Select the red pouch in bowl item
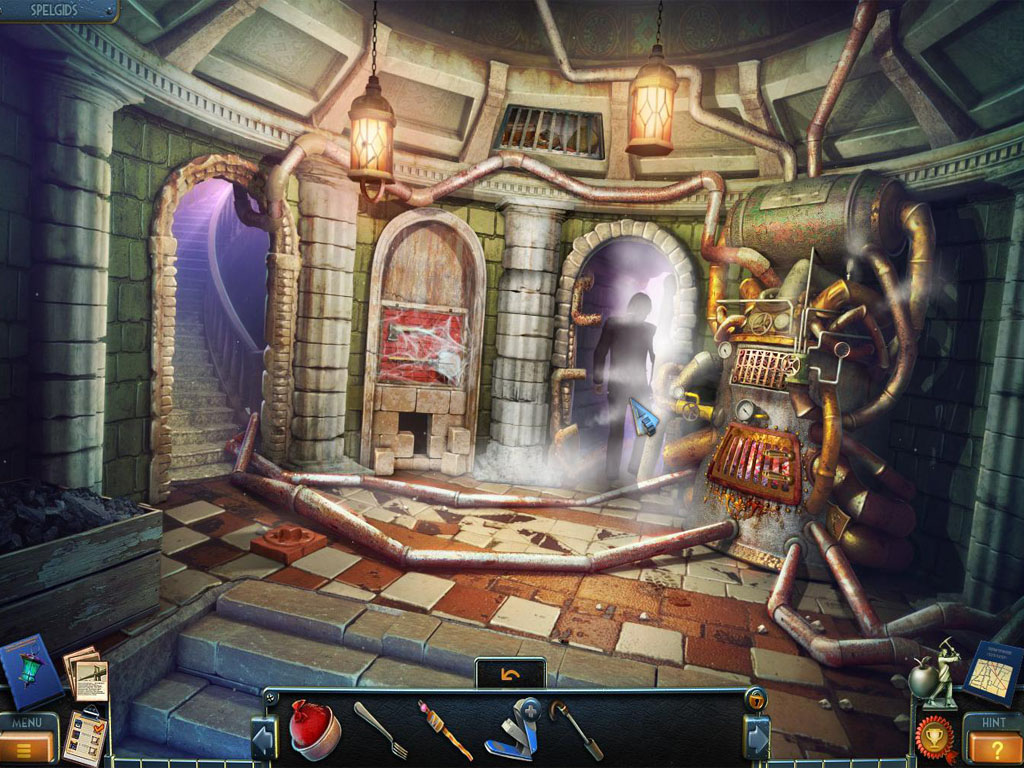1024x768 pixels. tap(314, 729)
